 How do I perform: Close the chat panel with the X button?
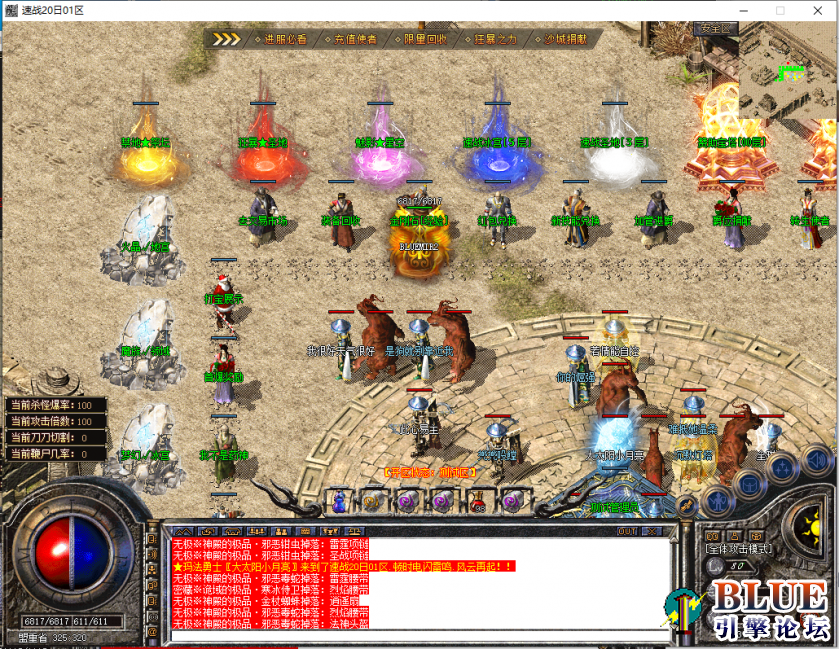(x=652, y=531)
